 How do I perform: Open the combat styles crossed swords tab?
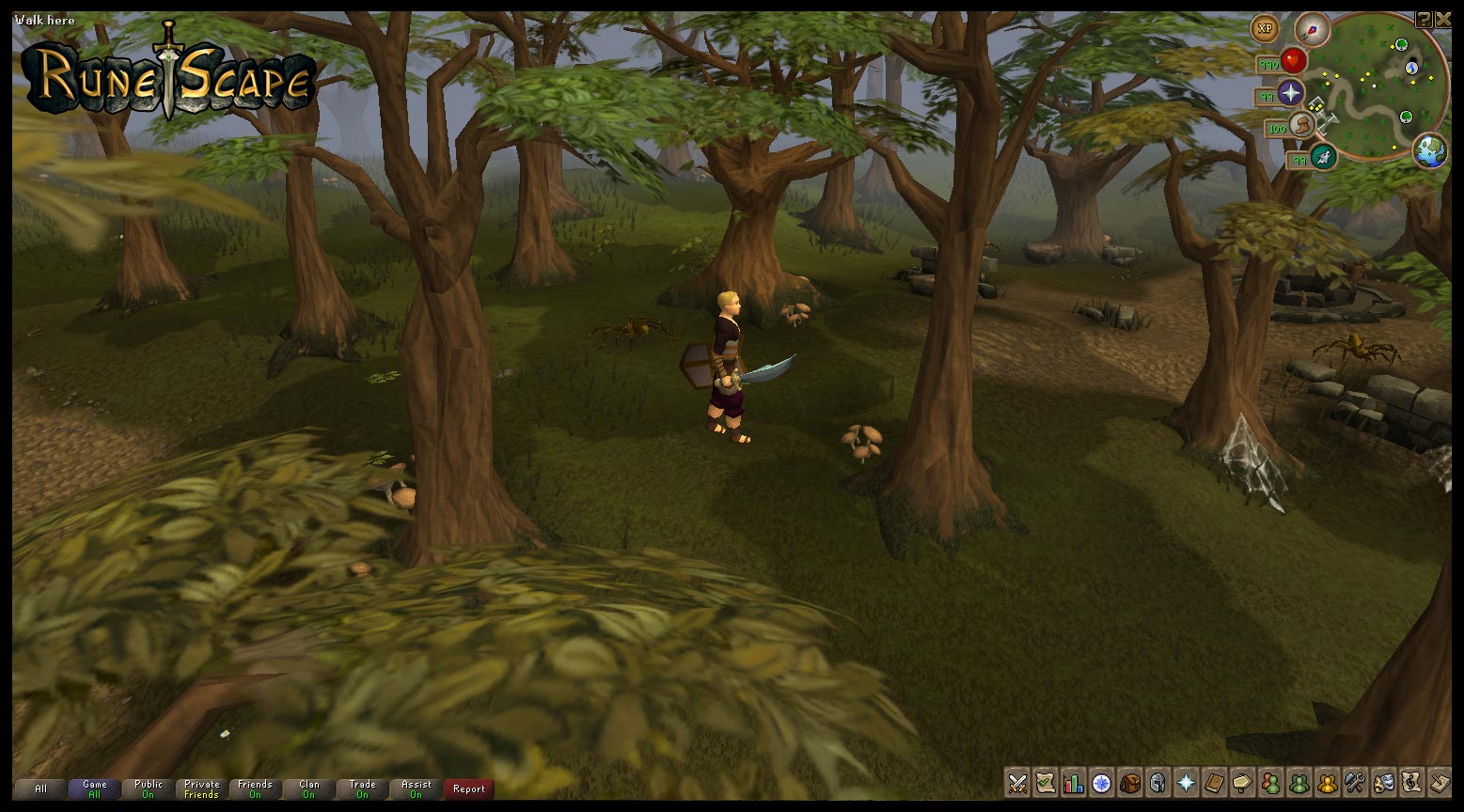click(1016, 783)
